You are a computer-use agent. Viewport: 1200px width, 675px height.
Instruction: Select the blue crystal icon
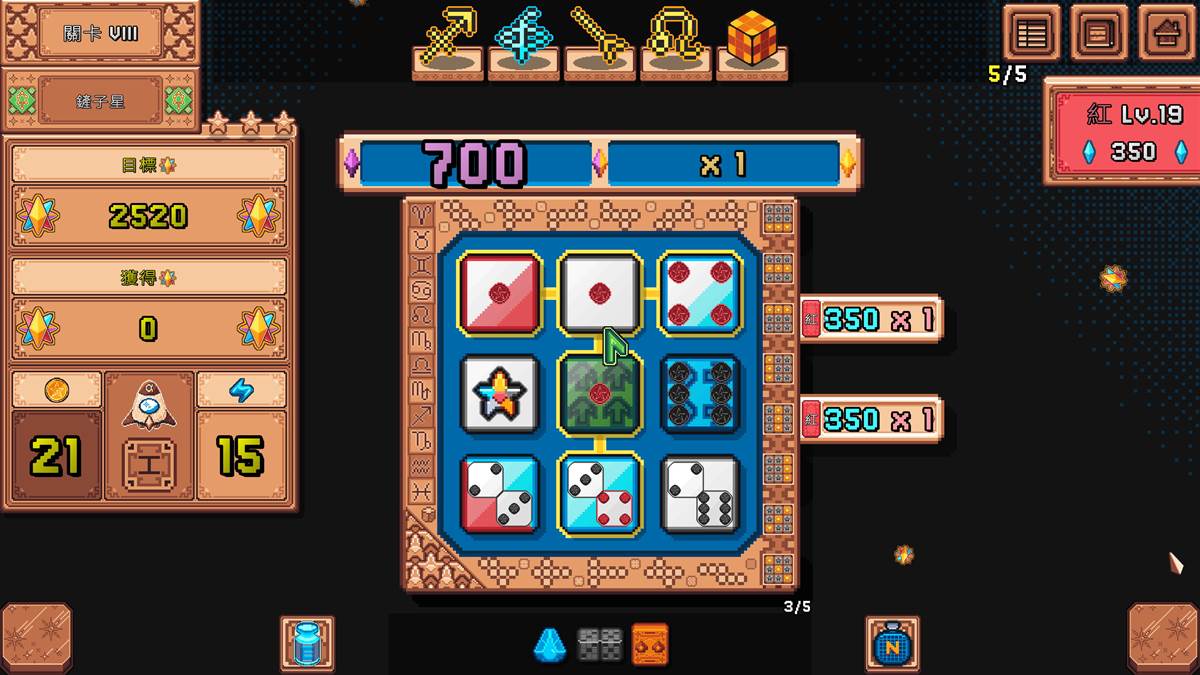(x=549, y=645)
